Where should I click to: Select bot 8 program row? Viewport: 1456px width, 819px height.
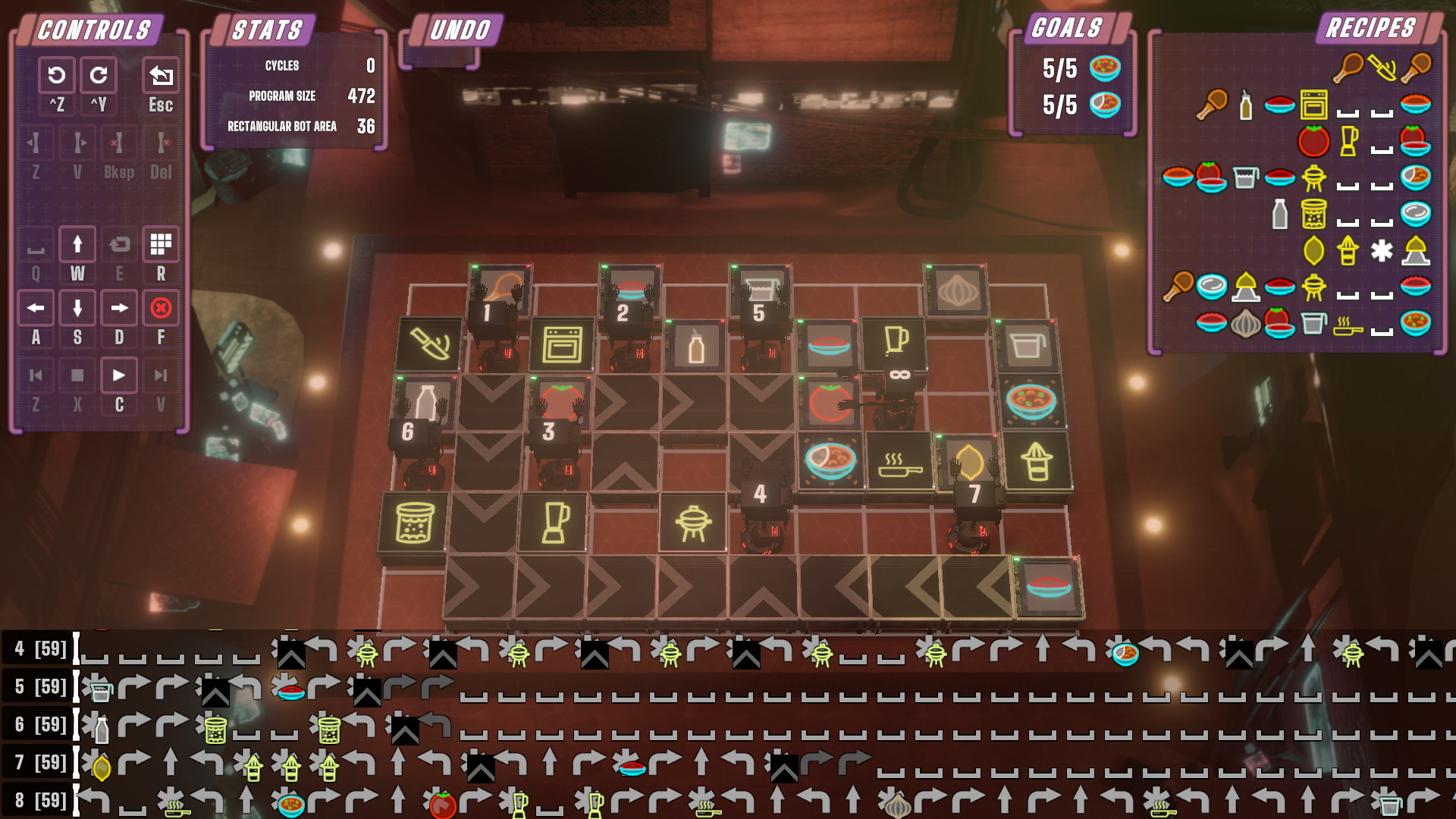point(41,801)
